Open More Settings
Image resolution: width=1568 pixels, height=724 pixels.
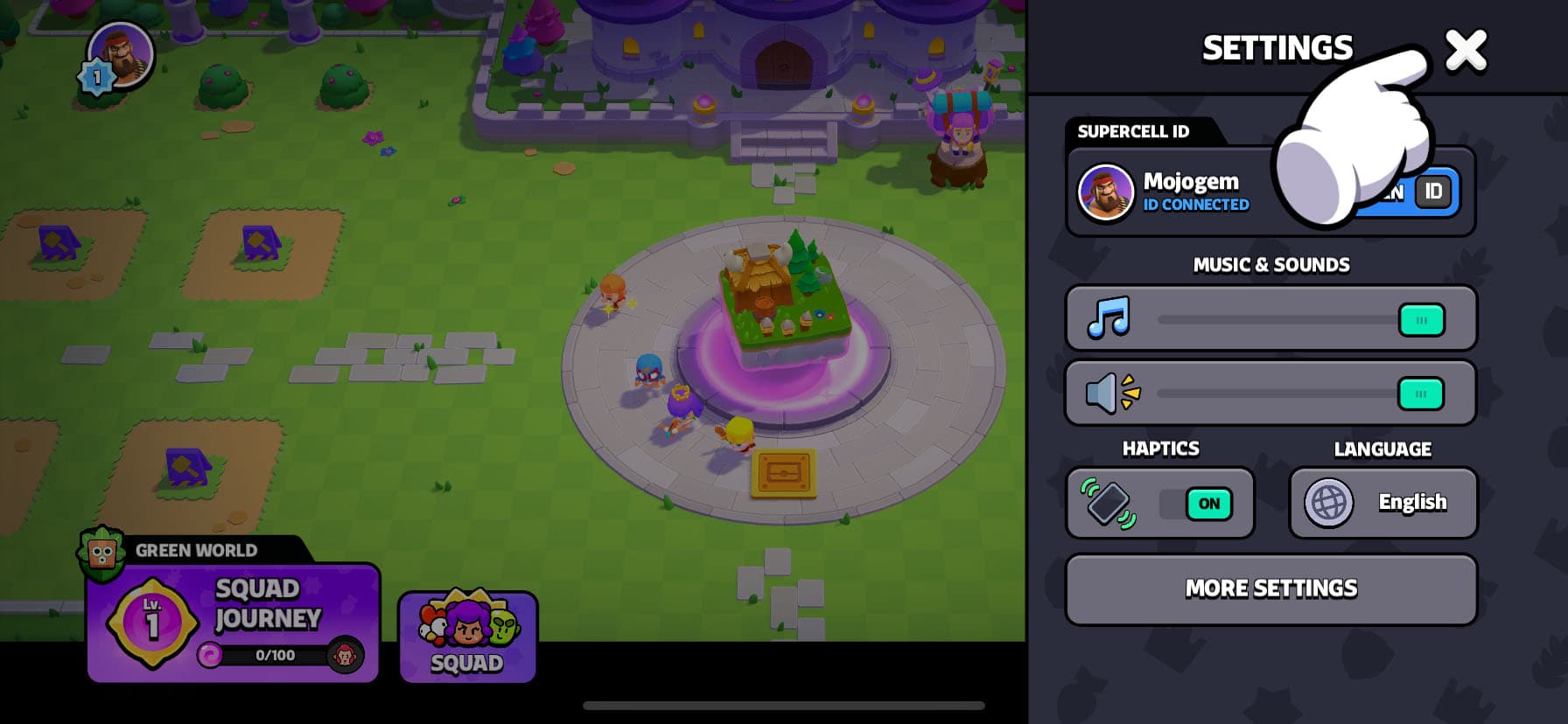(1270, 589)
